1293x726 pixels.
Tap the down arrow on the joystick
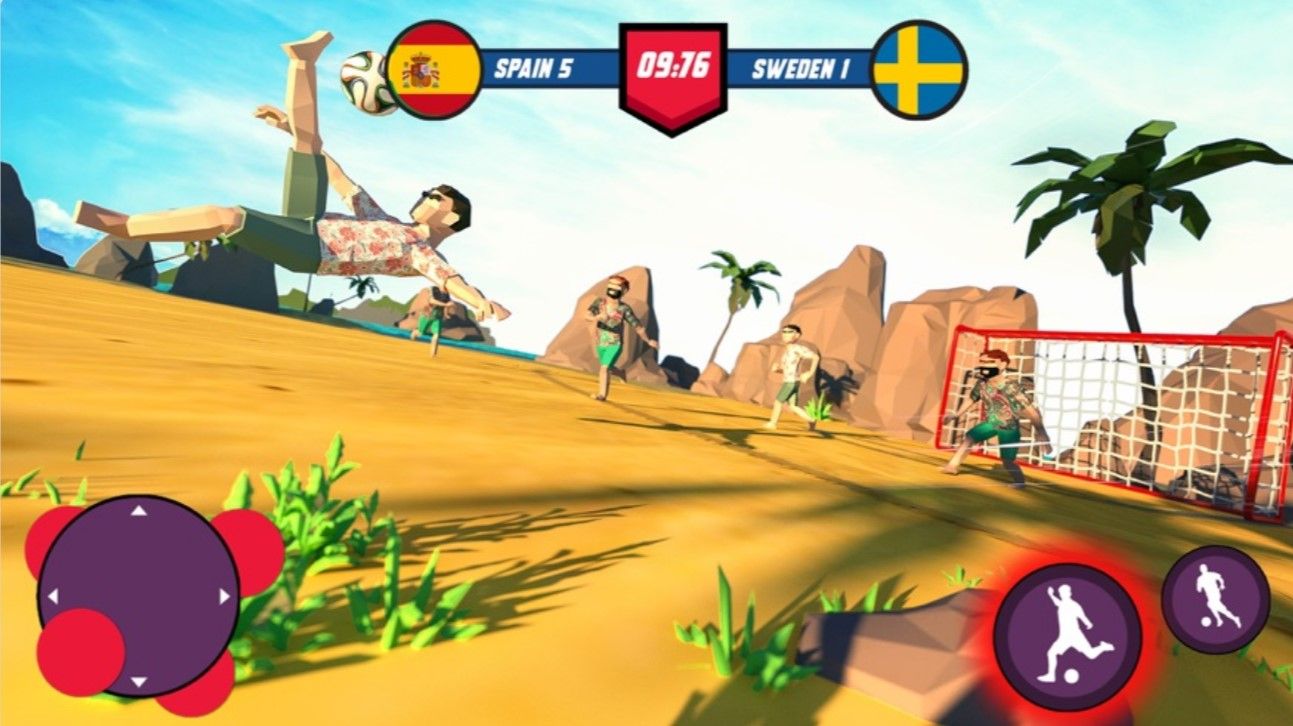139,682
